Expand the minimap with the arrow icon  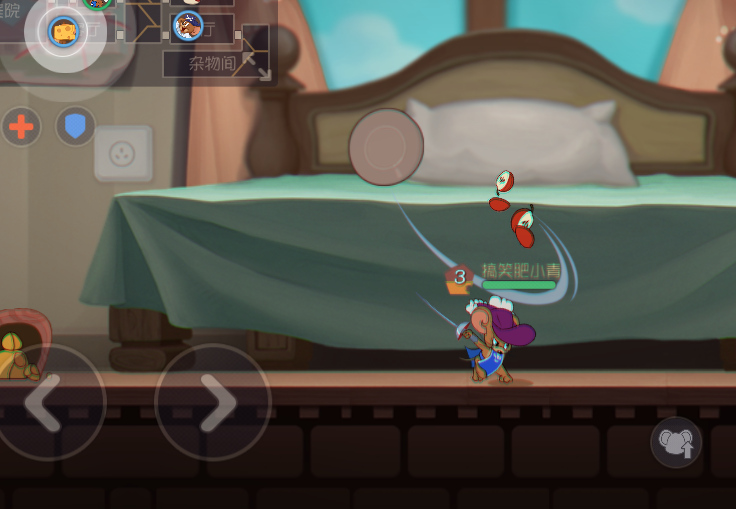256,65
